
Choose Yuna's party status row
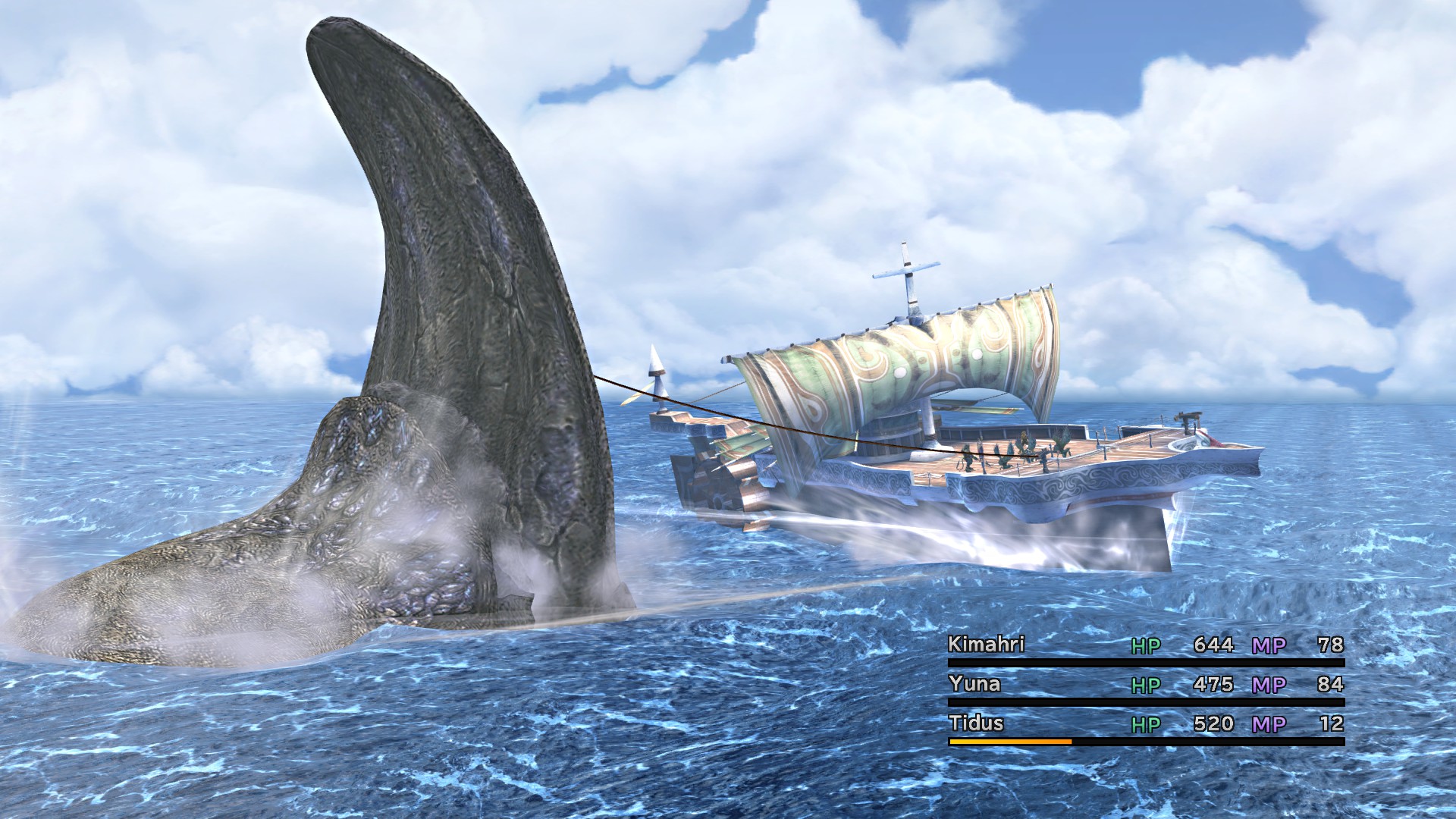click(1145, 685)
